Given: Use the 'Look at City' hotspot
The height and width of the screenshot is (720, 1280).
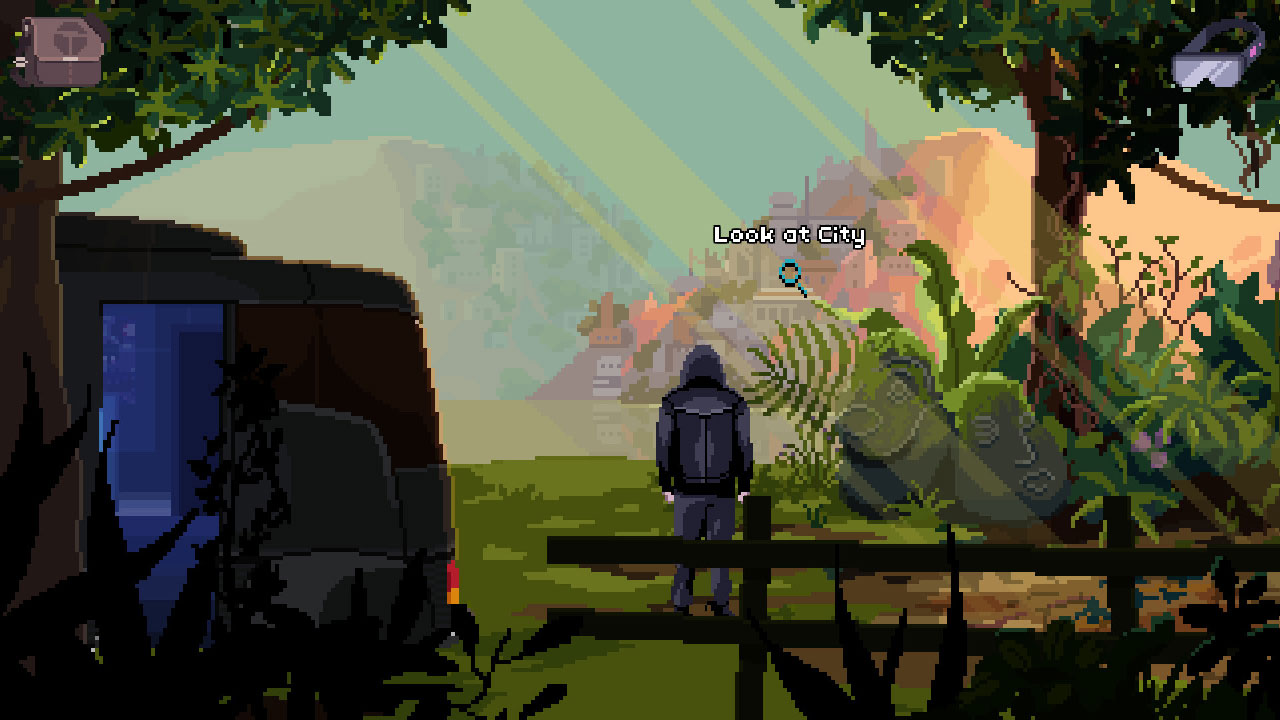Looking at the screenshot, I should click(x=789, y=236).
